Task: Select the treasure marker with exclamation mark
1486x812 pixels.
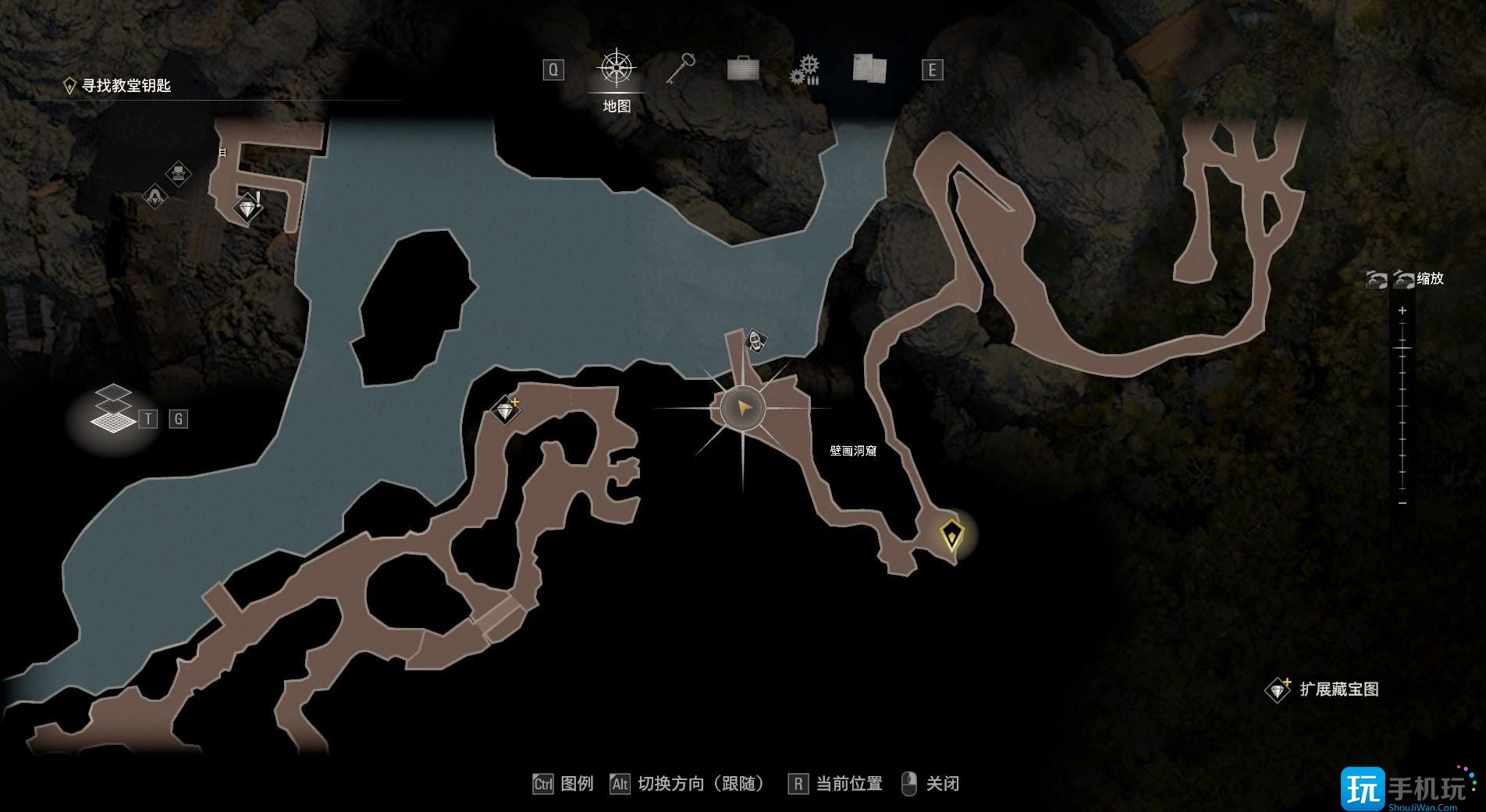Action: (249, 208)
